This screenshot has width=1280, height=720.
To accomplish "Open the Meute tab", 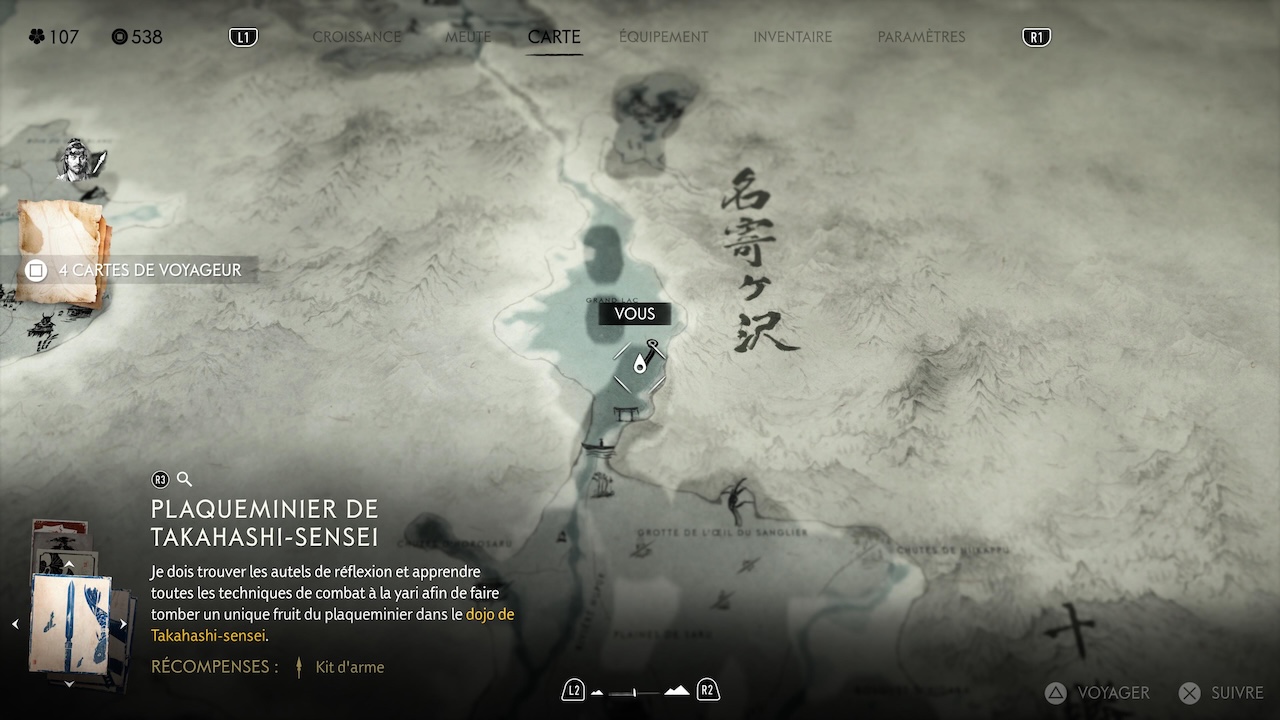I will (468, 37).
